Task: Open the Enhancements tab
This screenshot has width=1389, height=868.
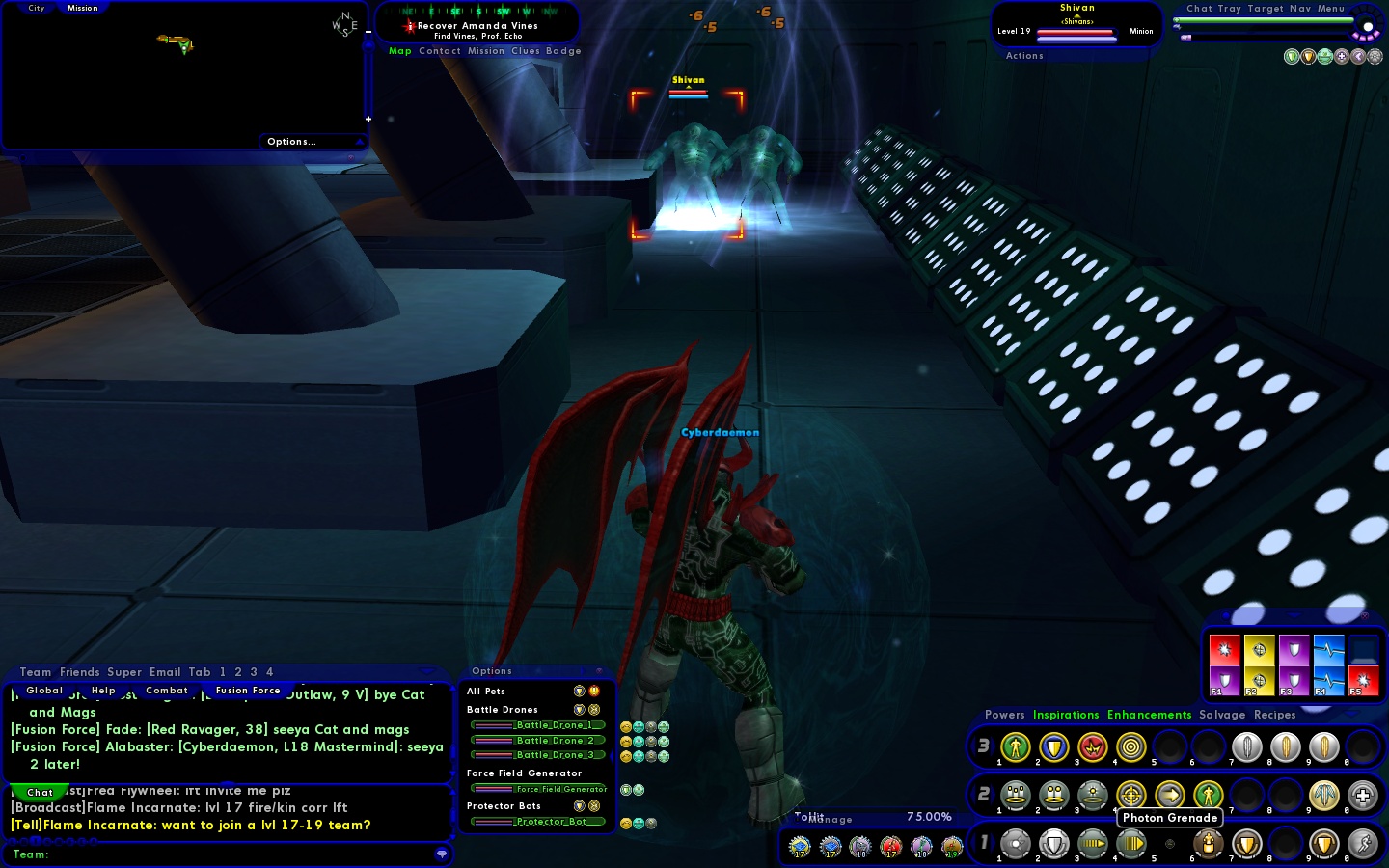Action: 1149,715
